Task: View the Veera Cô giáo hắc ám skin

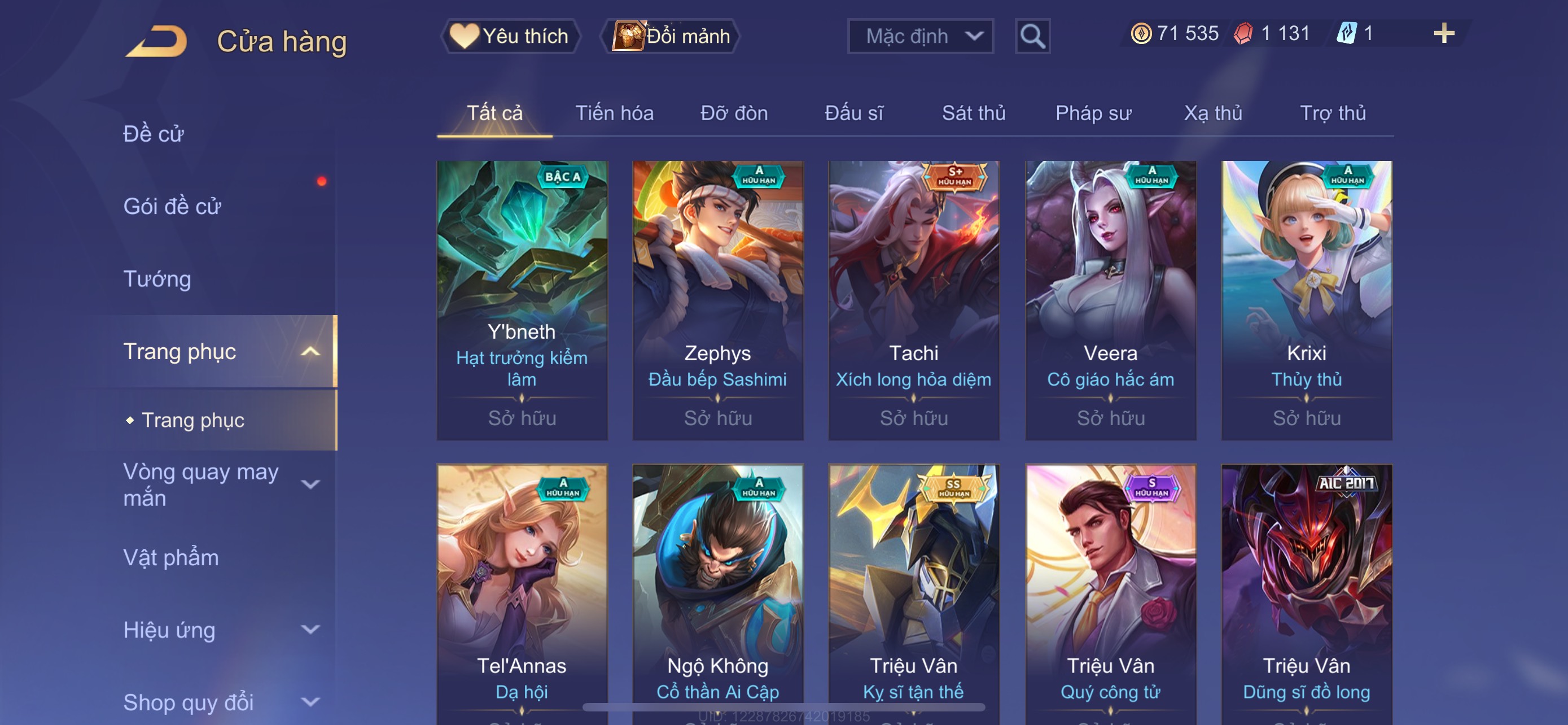Action: 1110,299
